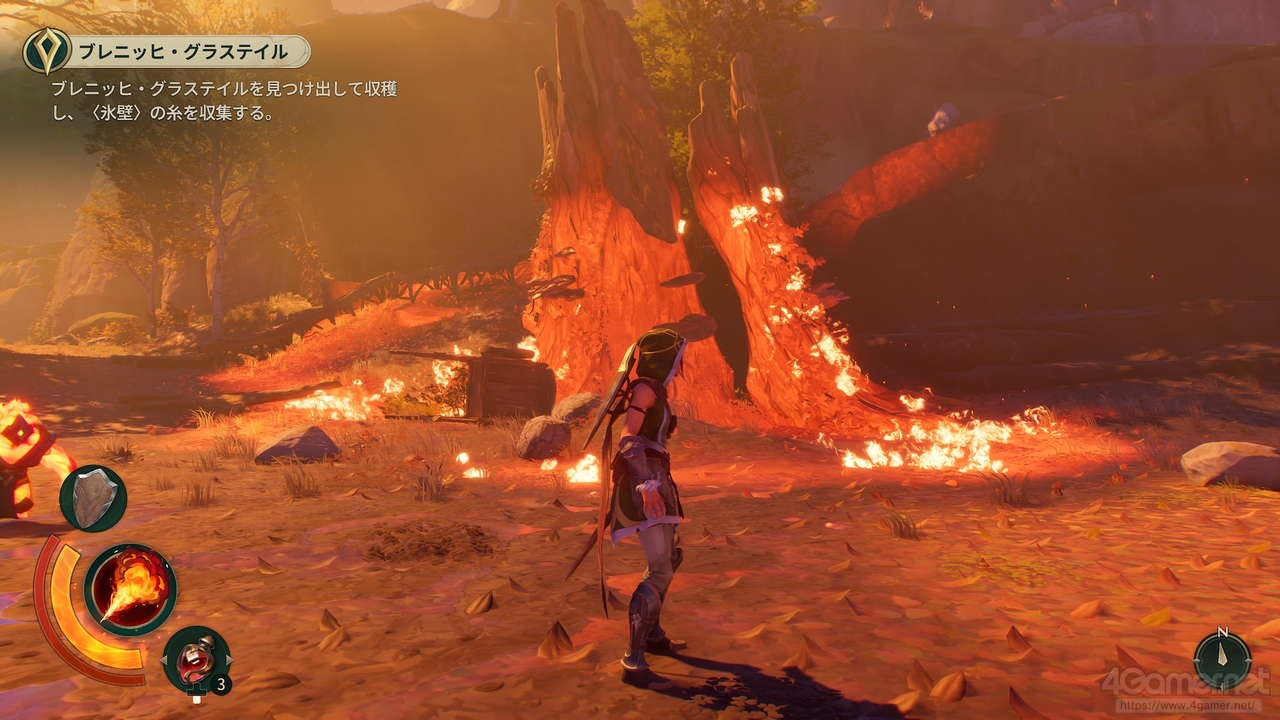Use the red potion item slot

pyautogui.click(x=194, y=658)
